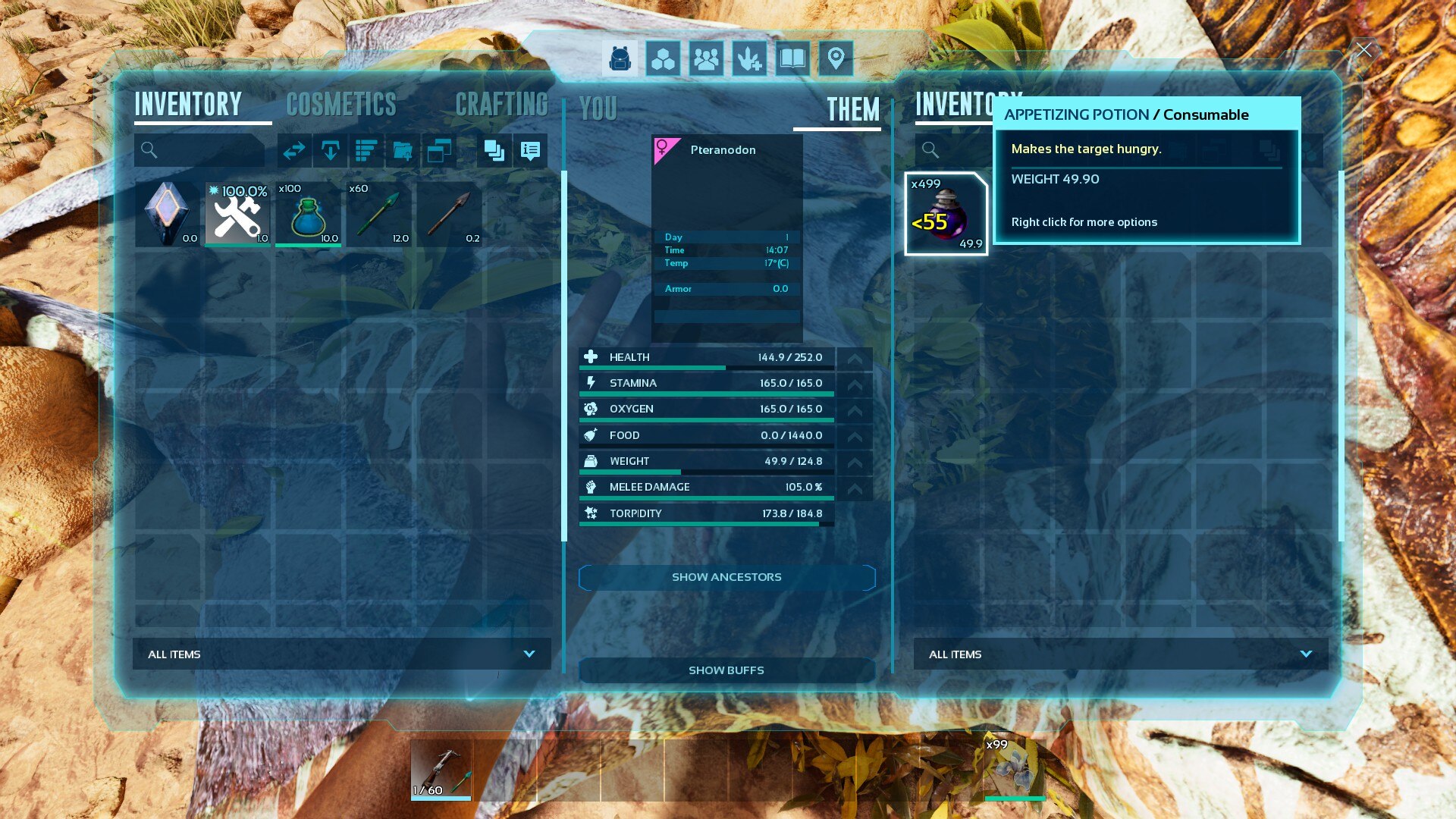
Task: Open the open-book icon menu
Action: click(x=792, y=58)
